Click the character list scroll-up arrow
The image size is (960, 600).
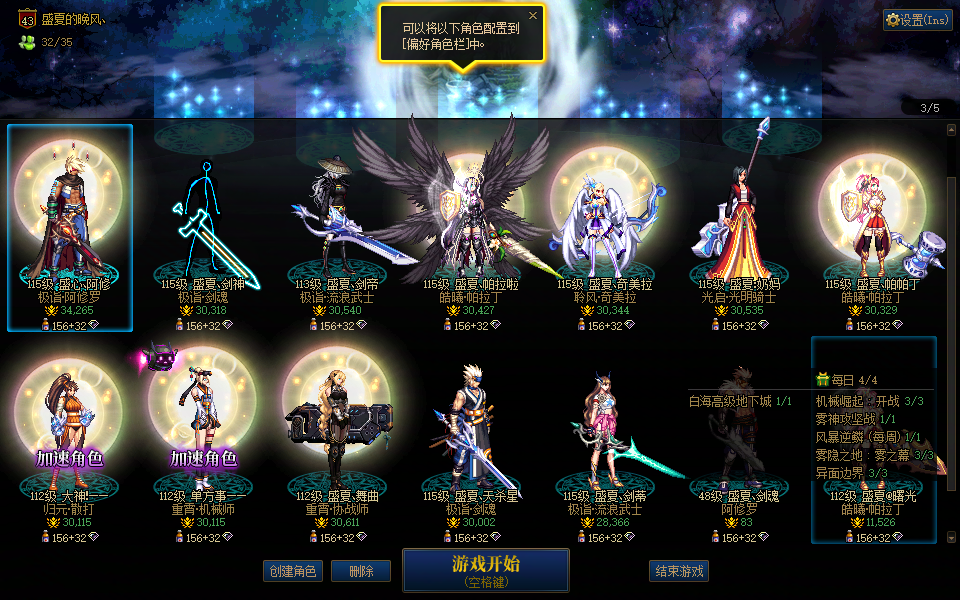tap(951, 129)
